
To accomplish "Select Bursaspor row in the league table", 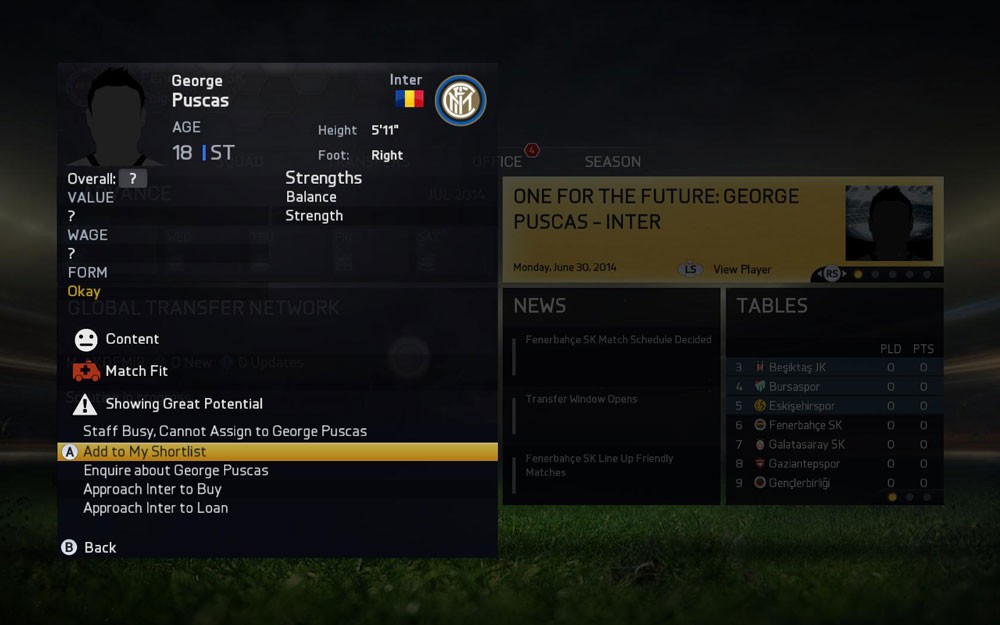I will [794, 387].
